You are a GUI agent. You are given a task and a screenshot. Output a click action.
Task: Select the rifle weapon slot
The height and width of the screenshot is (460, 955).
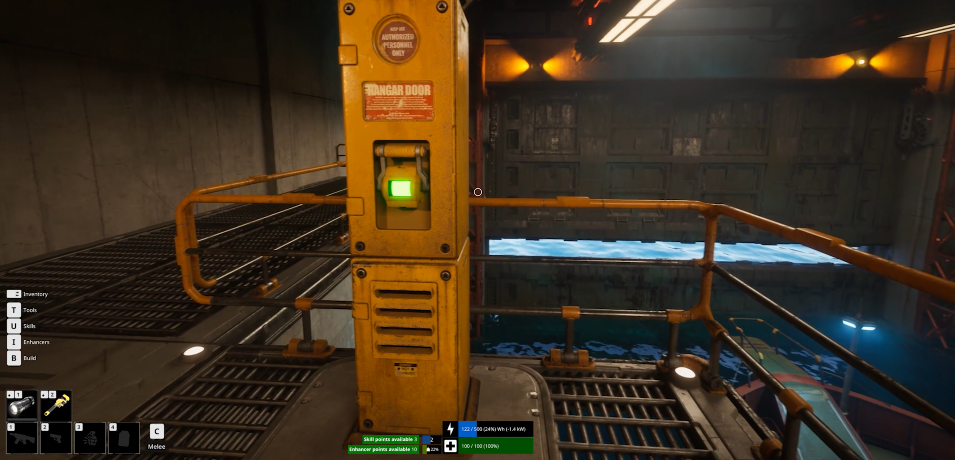pos(21,438)
